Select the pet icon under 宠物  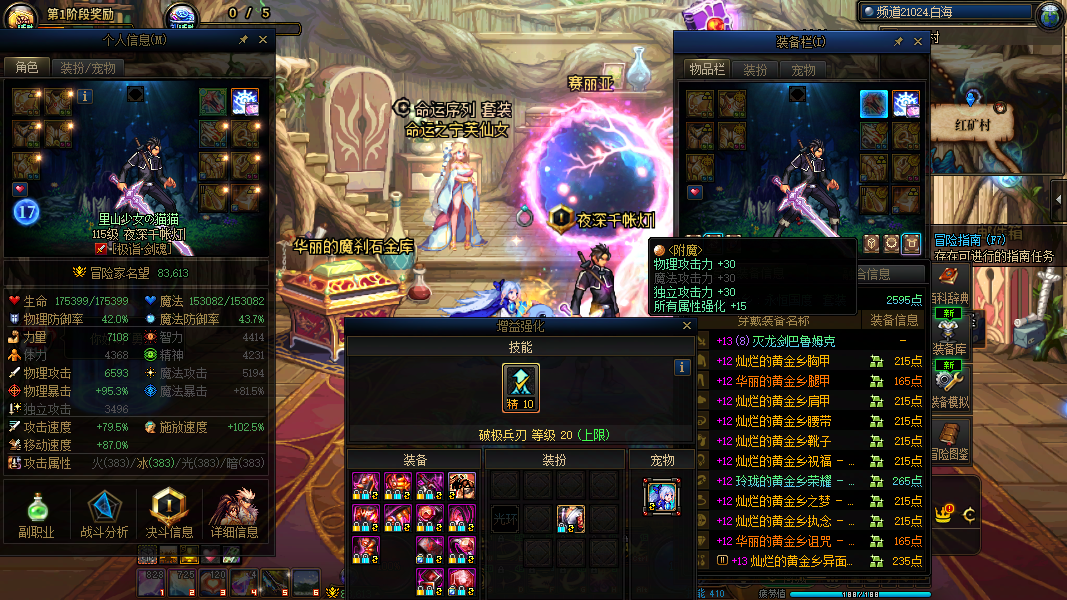point(662,496)
